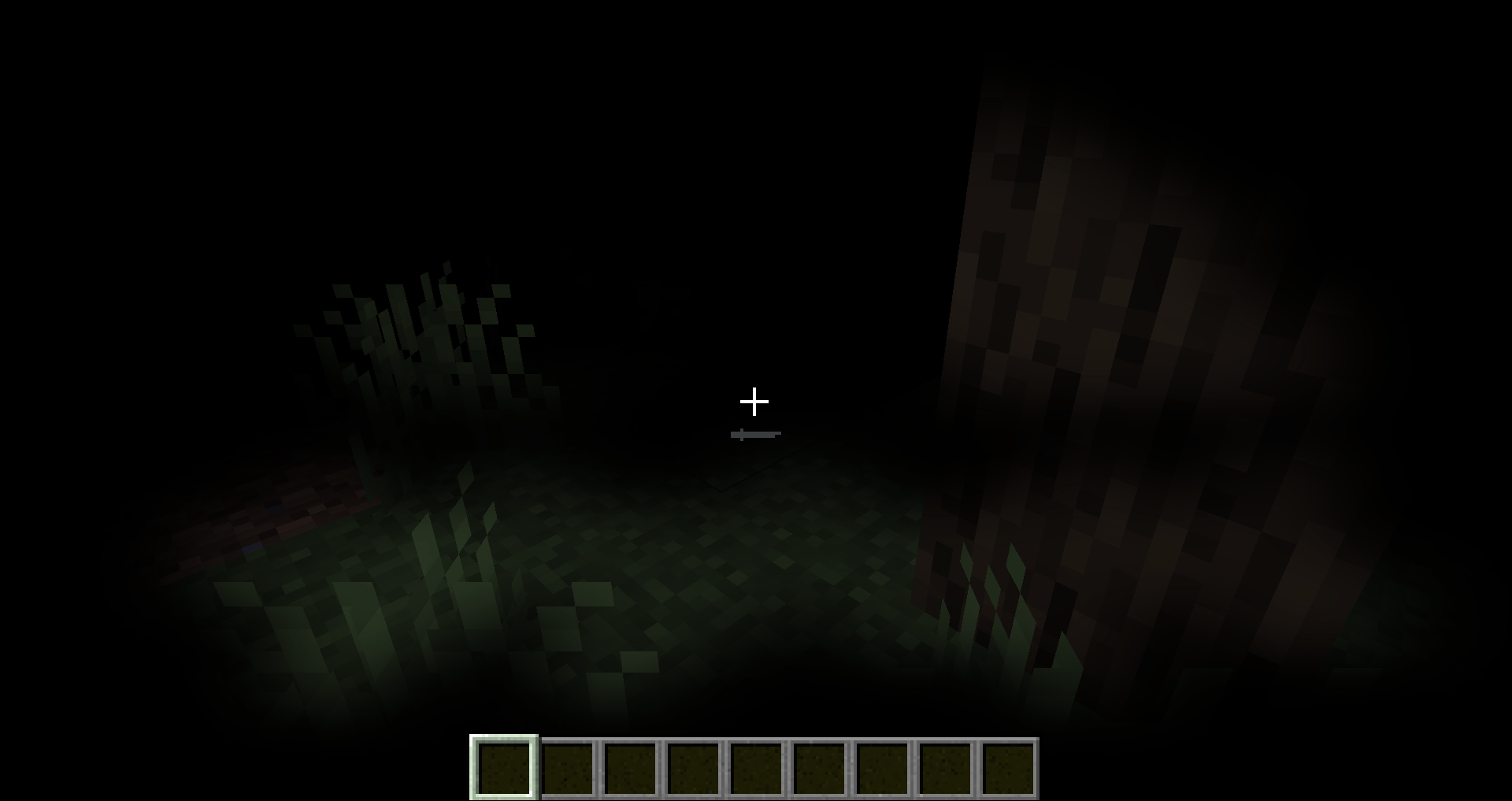Click the grass block below the crosshair
This screenshot has width=1512, height=801.
pos(756,551)
